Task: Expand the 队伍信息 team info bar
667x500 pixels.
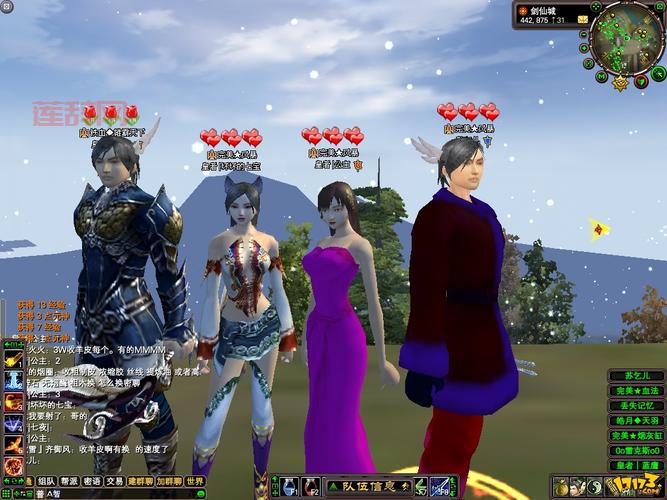Action: point(368,487)
